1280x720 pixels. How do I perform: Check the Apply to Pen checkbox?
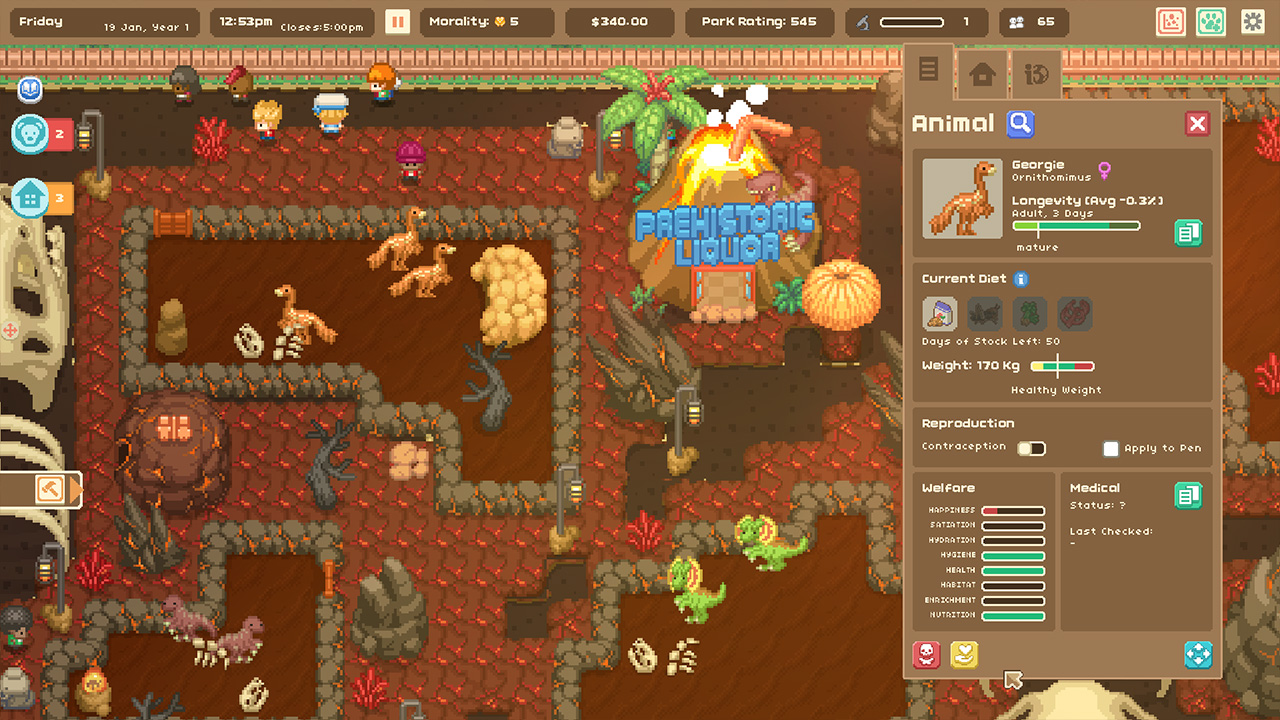pyautogui.click(x=1110, y=448)
